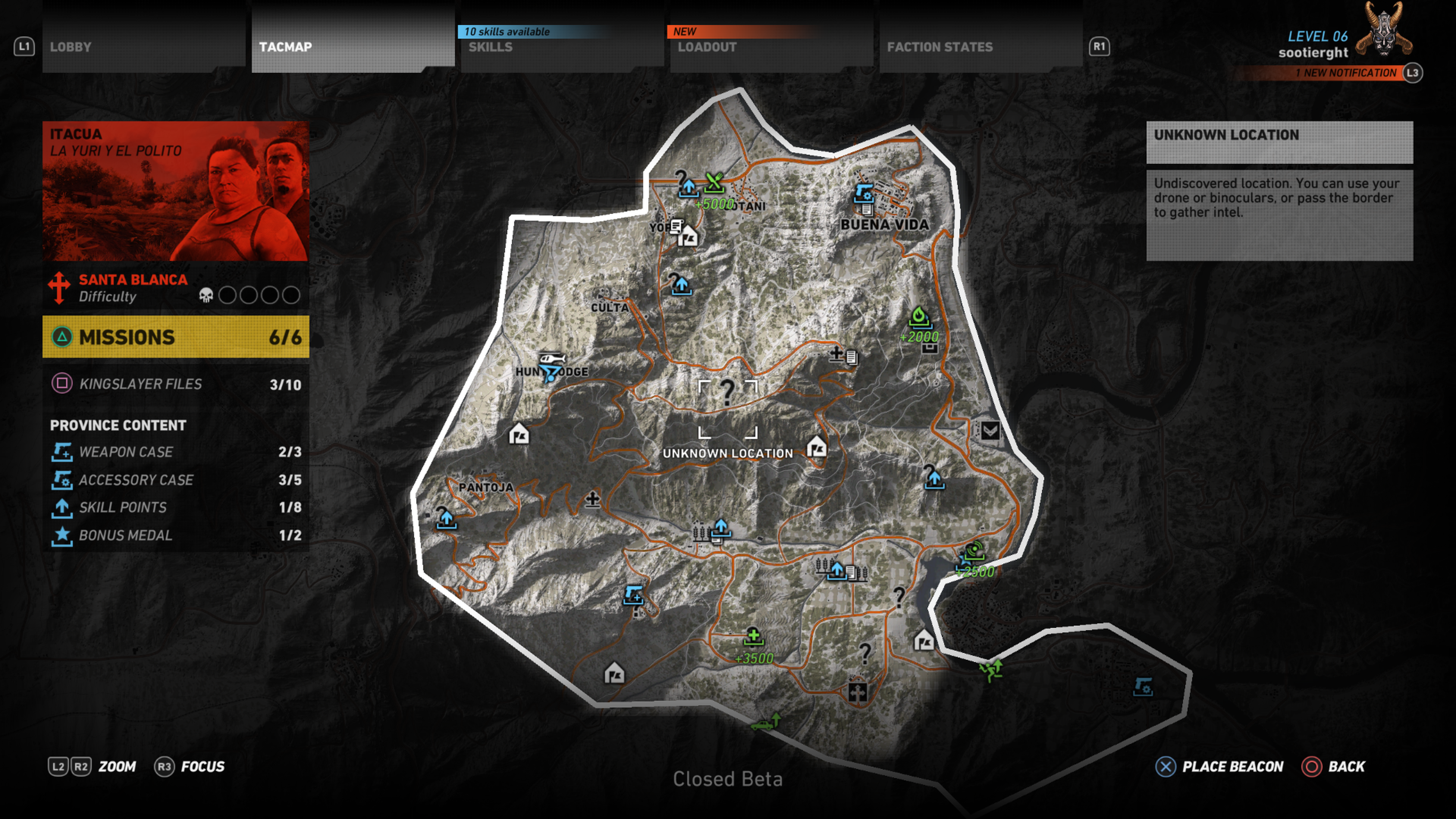
Task: Choose the Skill Points province content row
Action: point(175,507)
